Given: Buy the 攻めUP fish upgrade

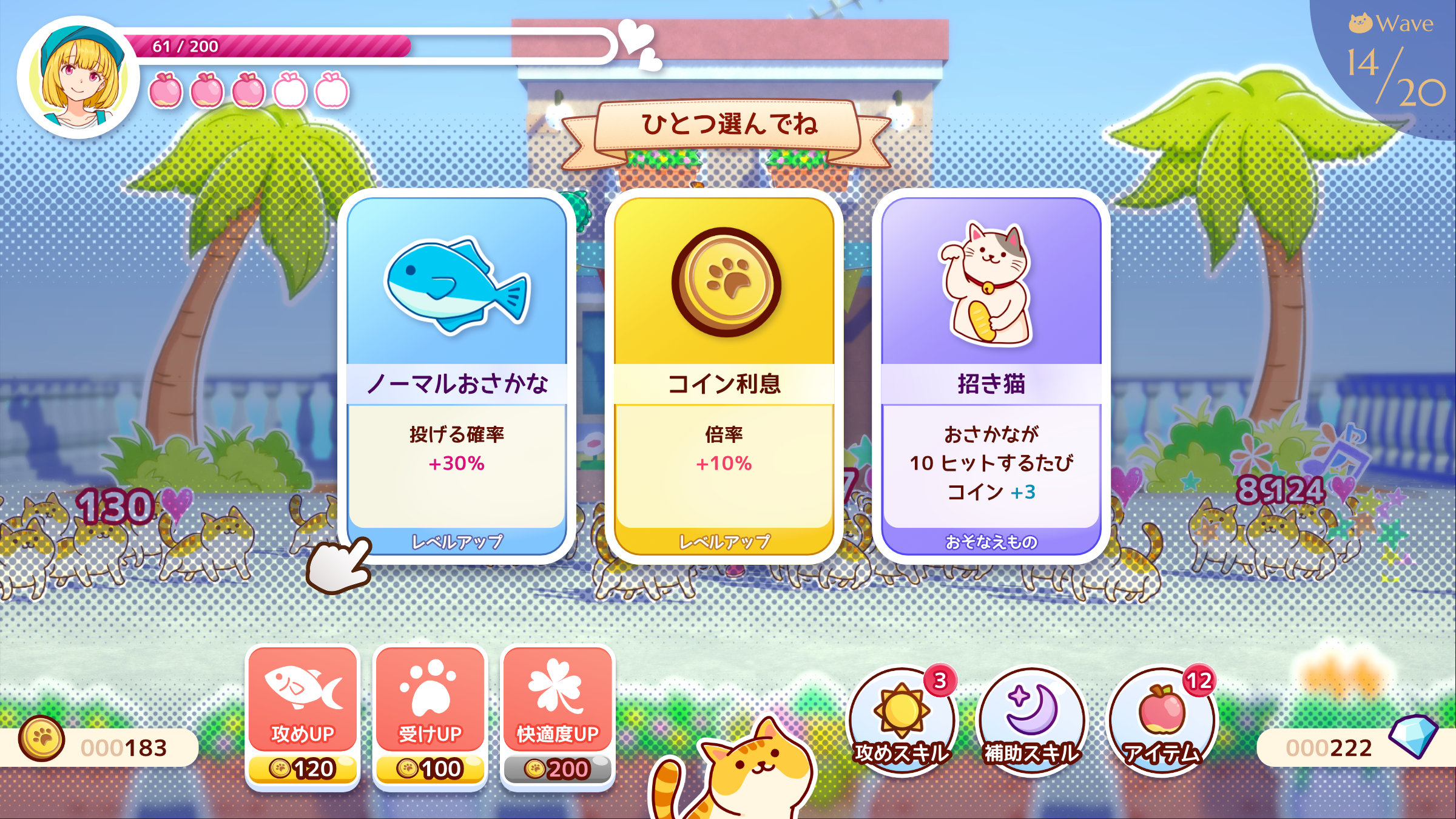Looking at the screenshot, I should click(302, 716).
